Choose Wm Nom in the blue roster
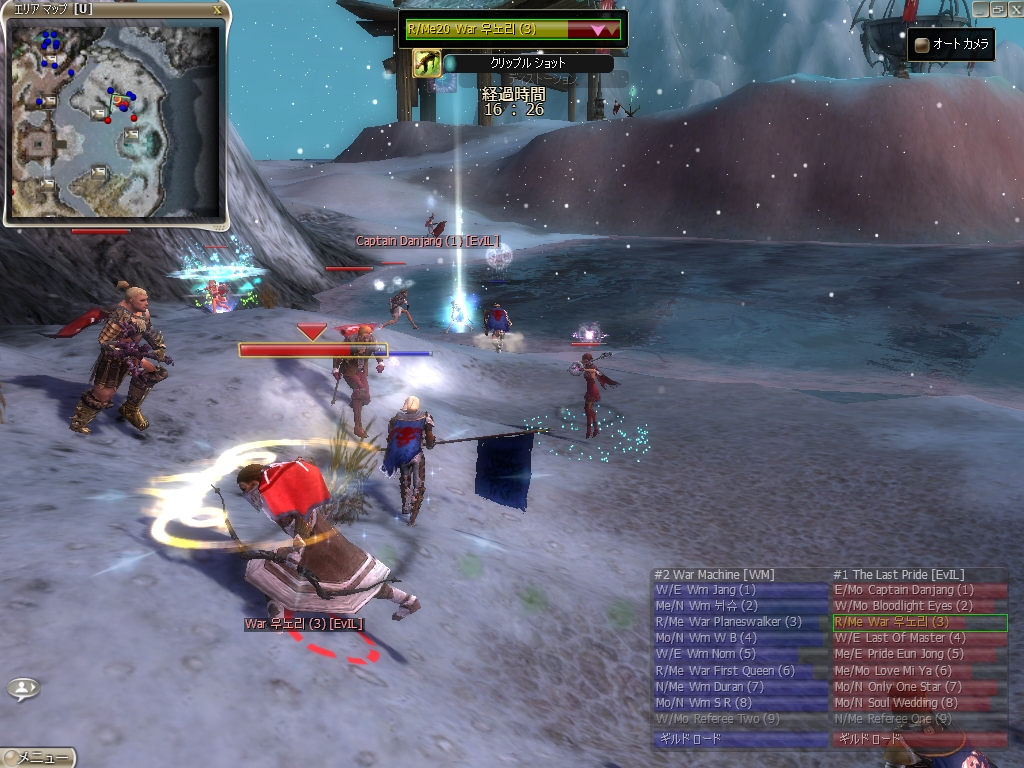The width and height of the screenshot is (1024, 768). point(739,654)
